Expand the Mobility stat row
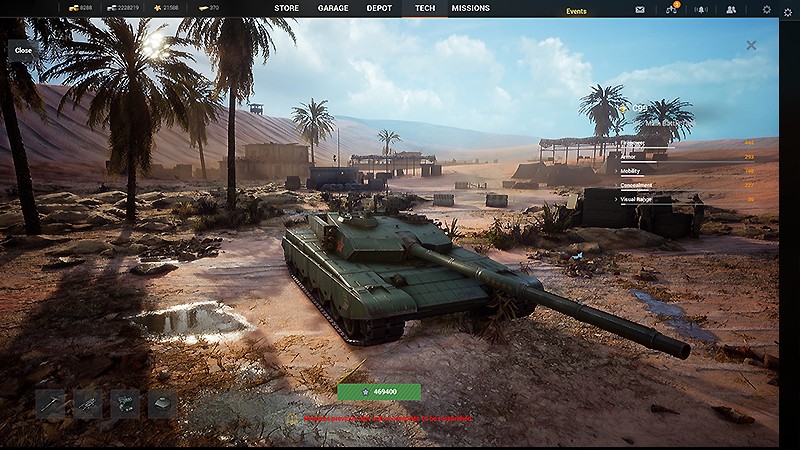Viewport: 800px width, 450px height. point(632,171)
